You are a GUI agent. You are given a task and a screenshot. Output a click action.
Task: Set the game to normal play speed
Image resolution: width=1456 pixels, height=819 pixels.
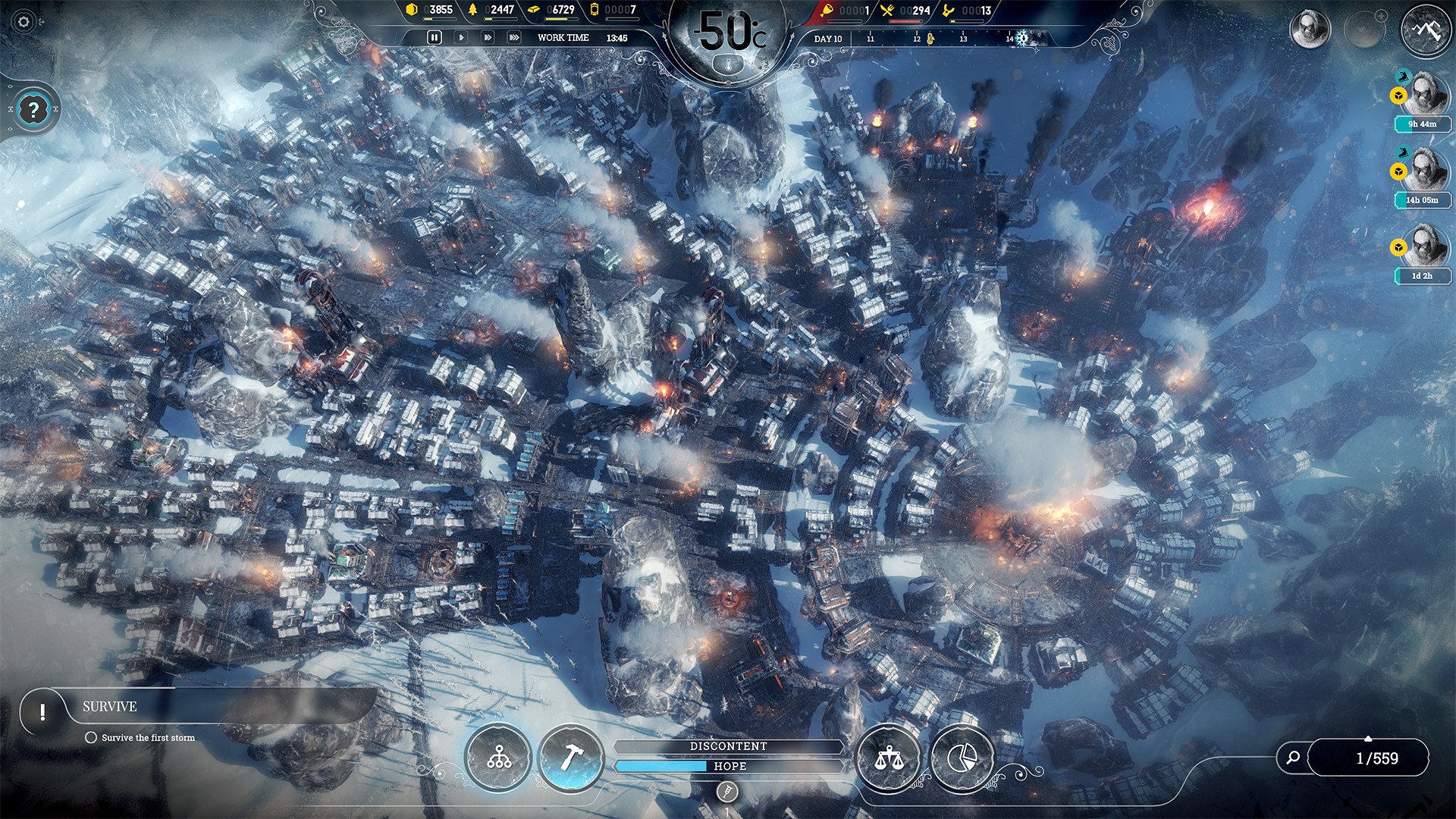pyautogui.click(x=461, y=37)
